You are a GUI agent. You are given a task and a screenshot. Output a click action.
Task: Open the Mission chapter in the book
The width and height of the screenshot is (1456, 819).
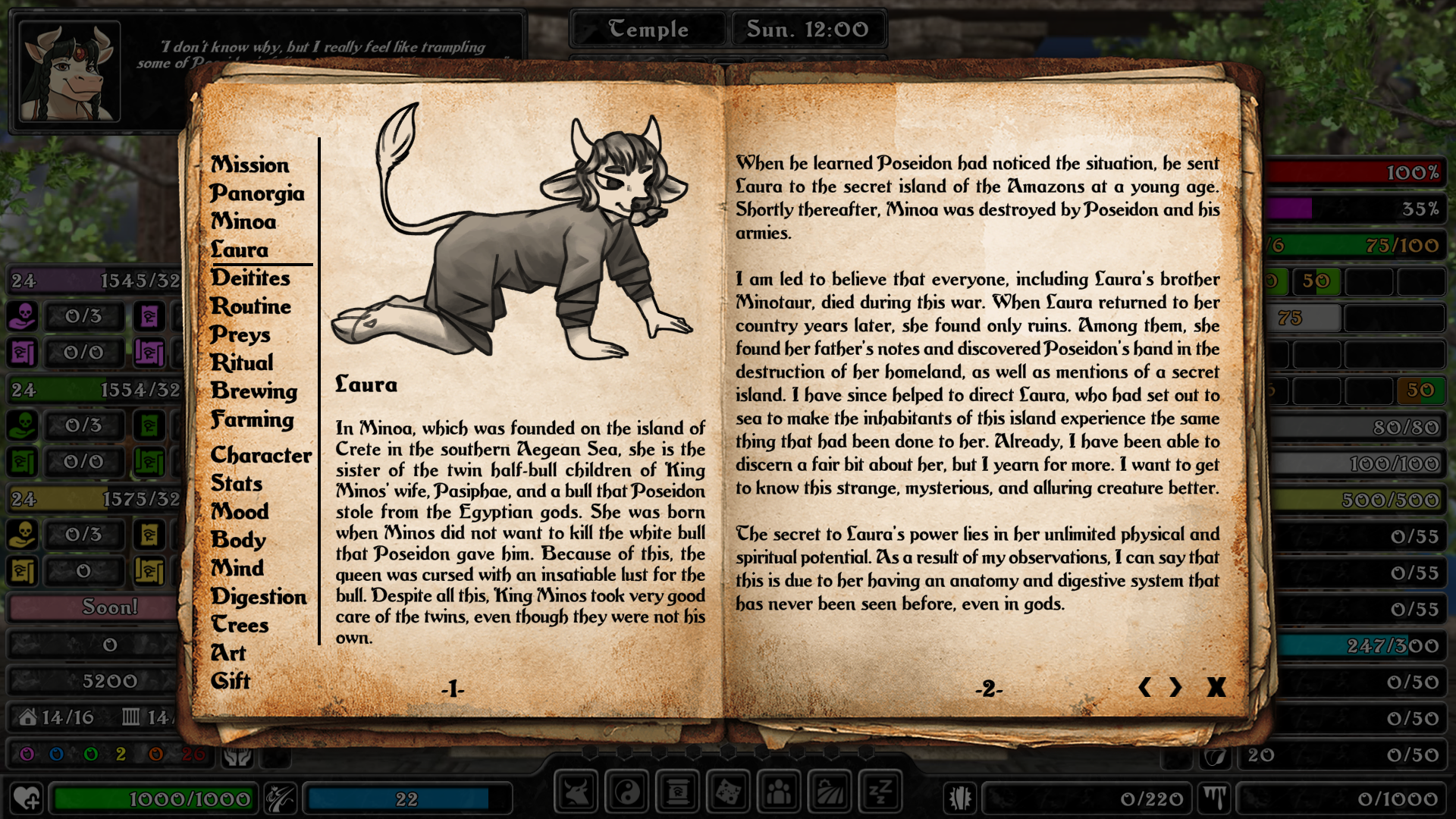pos(249,165)
